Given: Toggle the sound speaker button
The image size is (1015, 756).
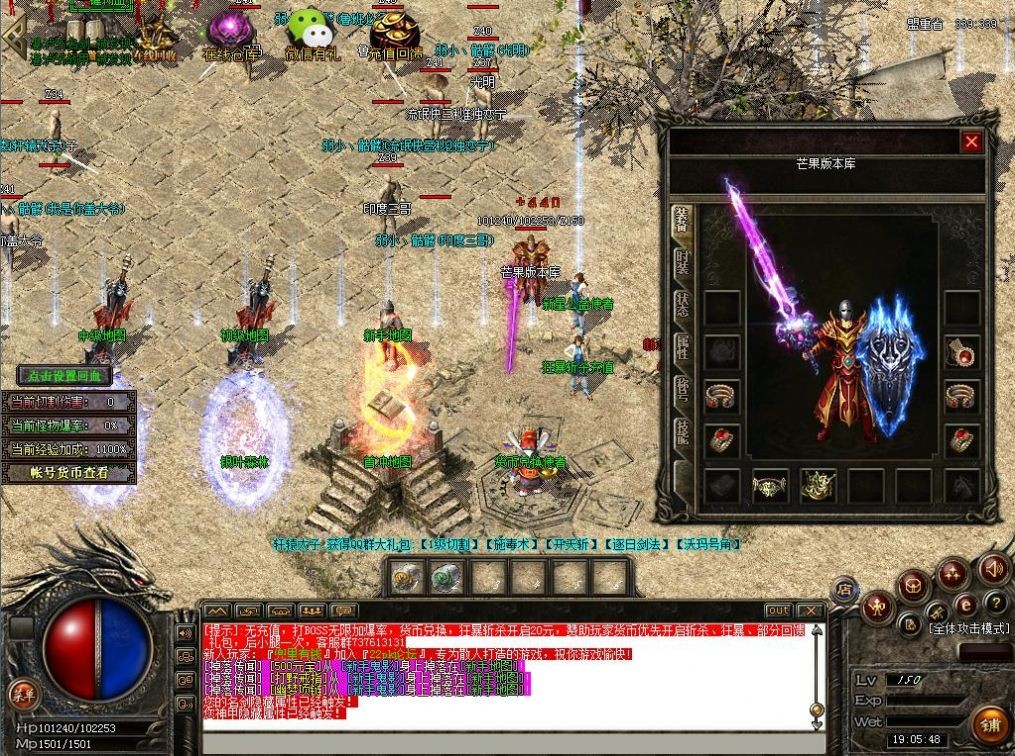Looking at the screenshot, I should click(993, 568).
